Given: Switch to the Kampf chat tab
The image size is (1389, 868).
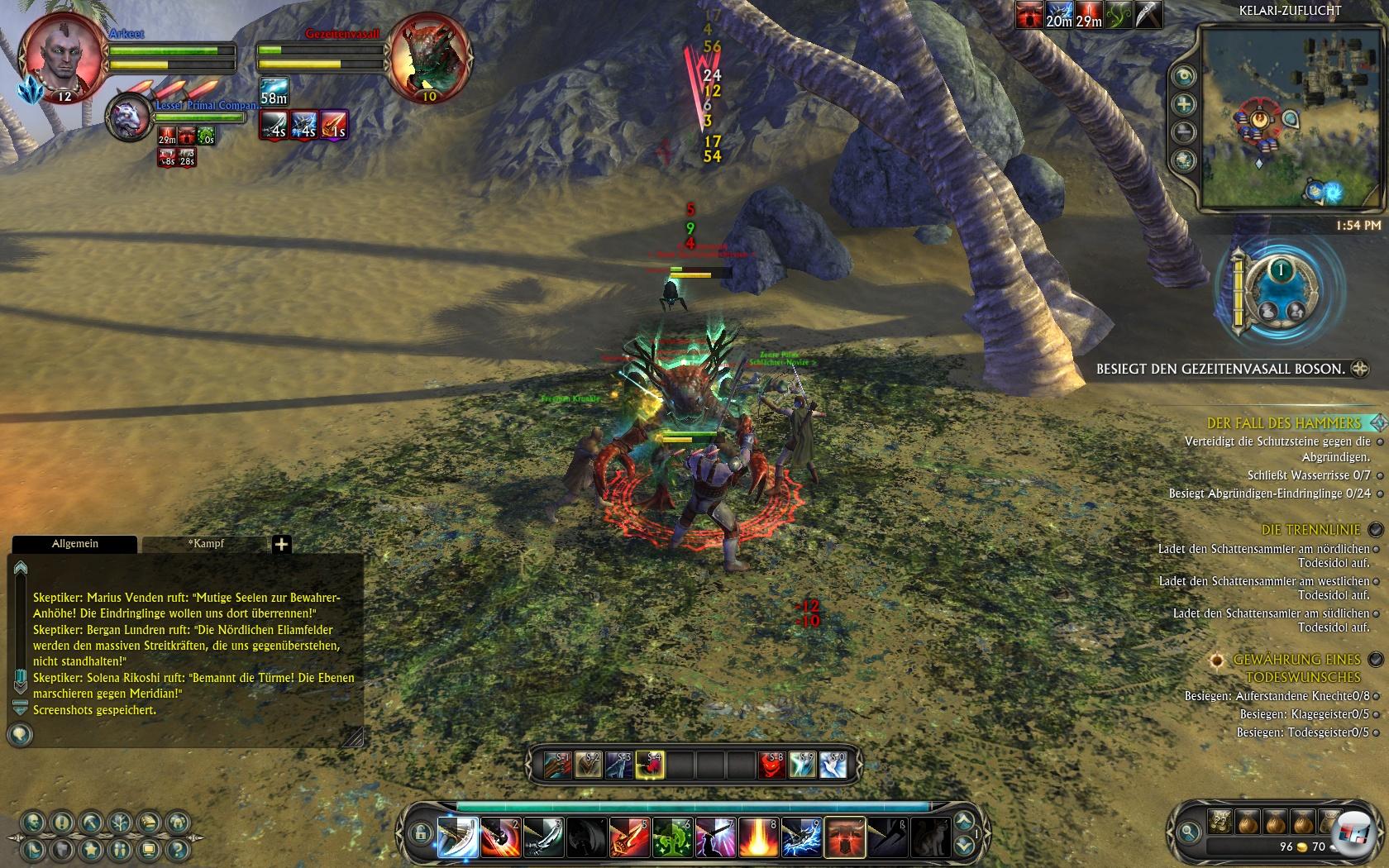Looking at the screenshot, I should (x=206, y=544).
